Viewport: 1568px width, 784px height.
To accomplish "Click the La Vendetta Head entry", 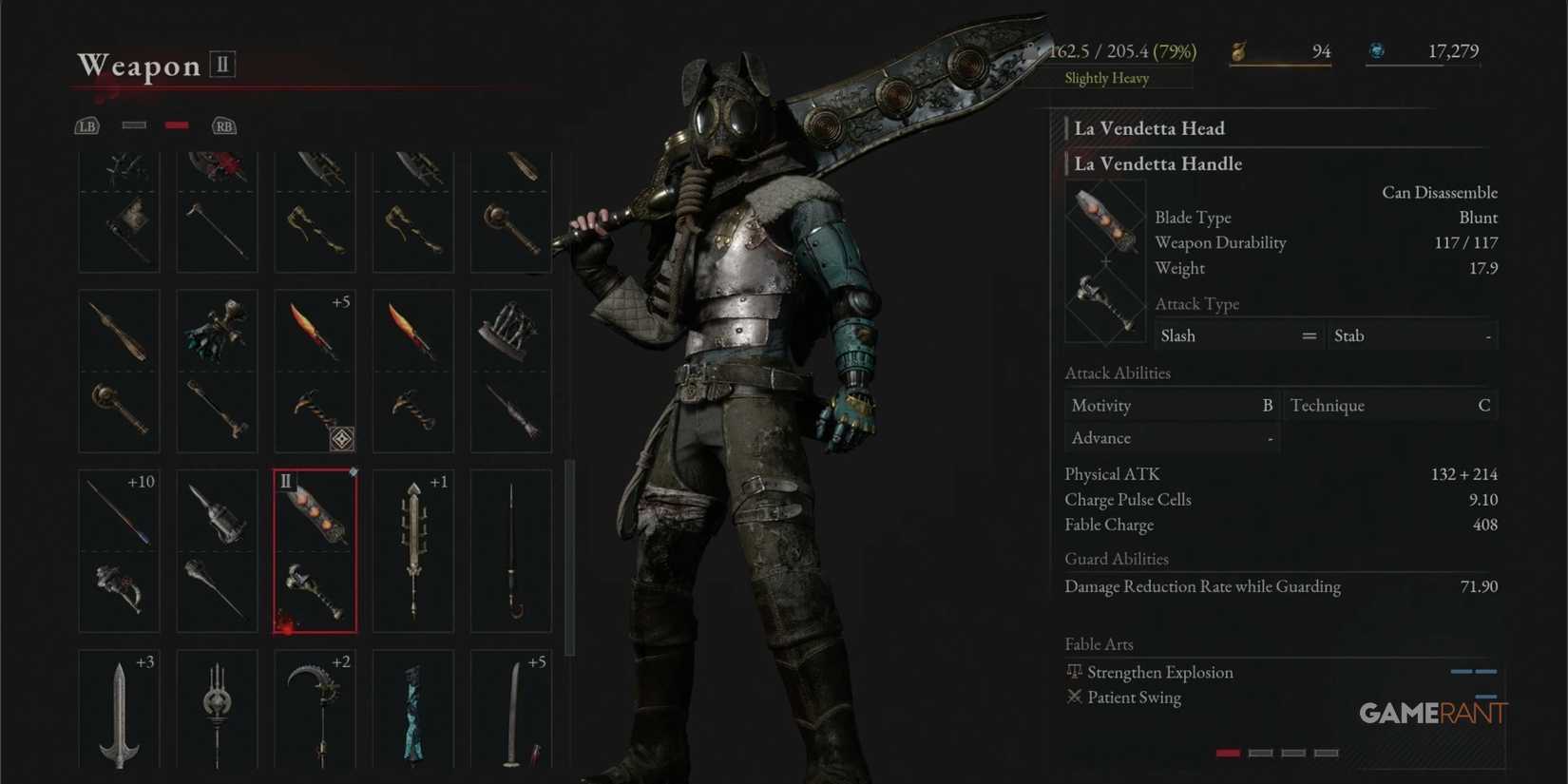I will click(1149, 128).
